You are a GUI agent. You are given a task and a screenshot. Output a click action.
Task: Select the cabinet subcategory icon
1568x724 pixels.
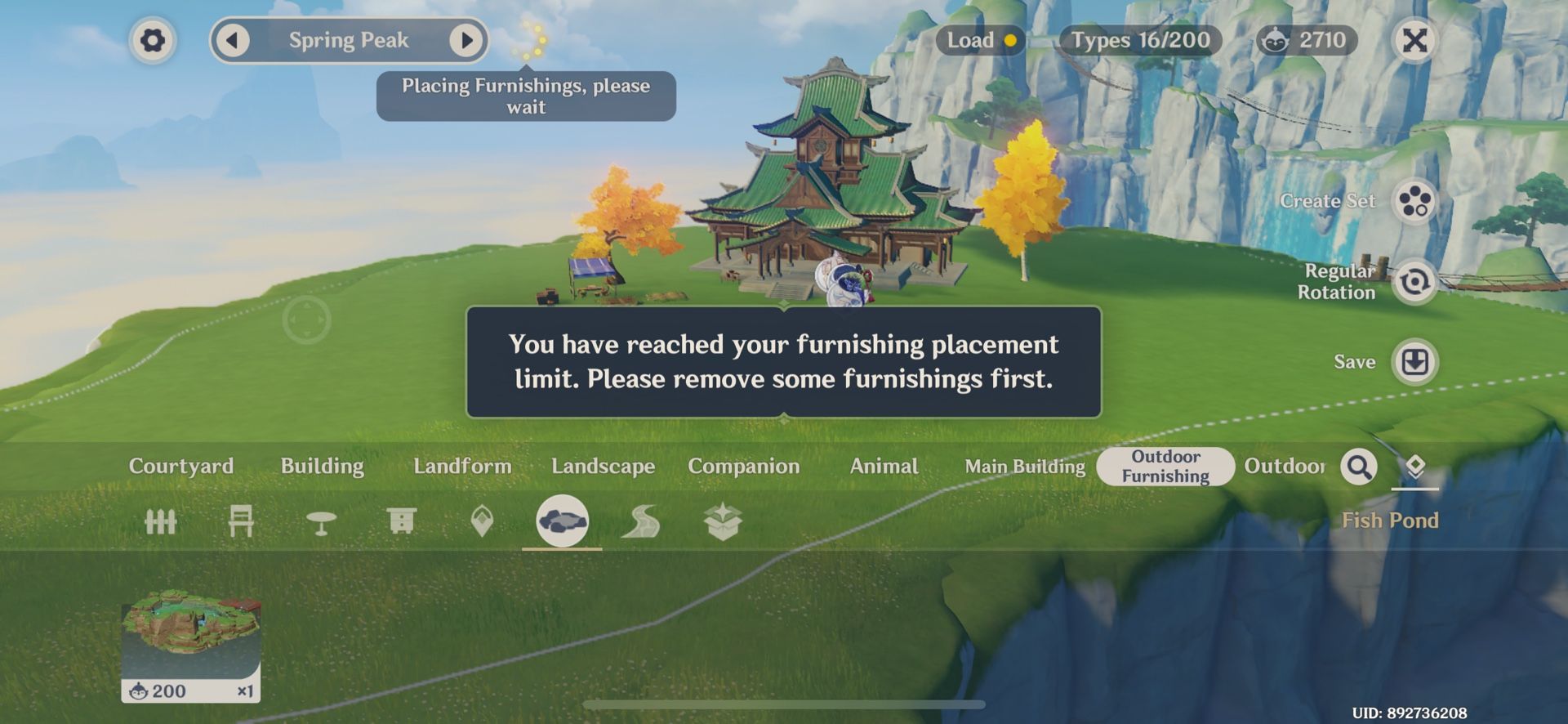click(x=402, y=523)
